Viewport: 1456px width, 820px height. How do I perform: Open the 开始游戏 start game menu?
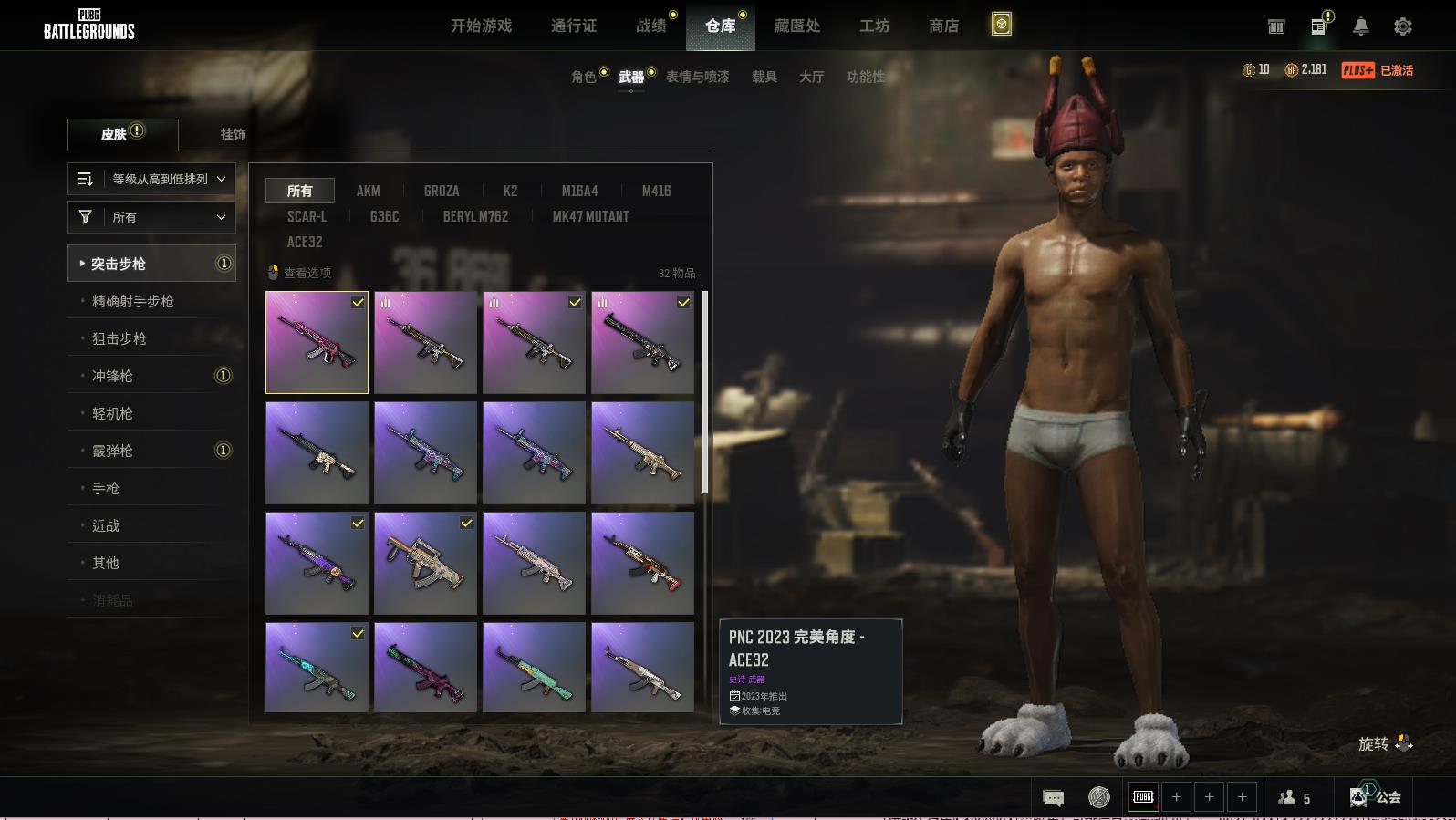pos(481,26)
